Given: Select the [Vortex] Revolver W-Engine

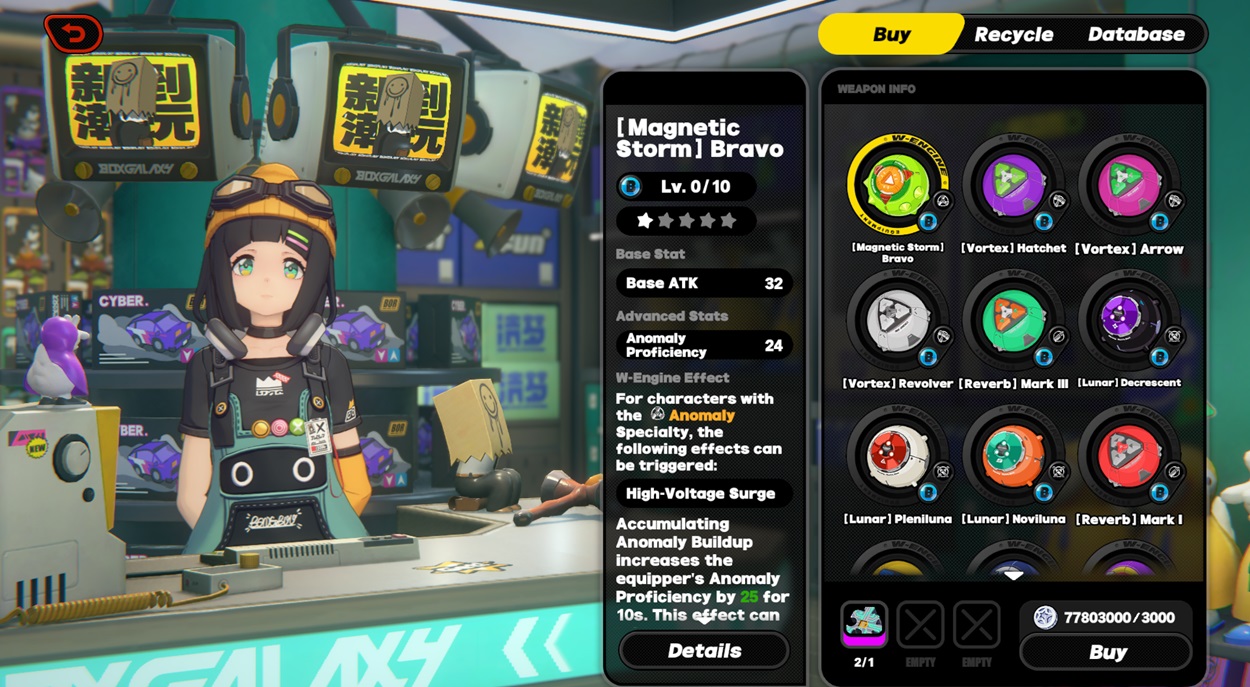Looking at the screenshot, I should [x=897, y=322].
